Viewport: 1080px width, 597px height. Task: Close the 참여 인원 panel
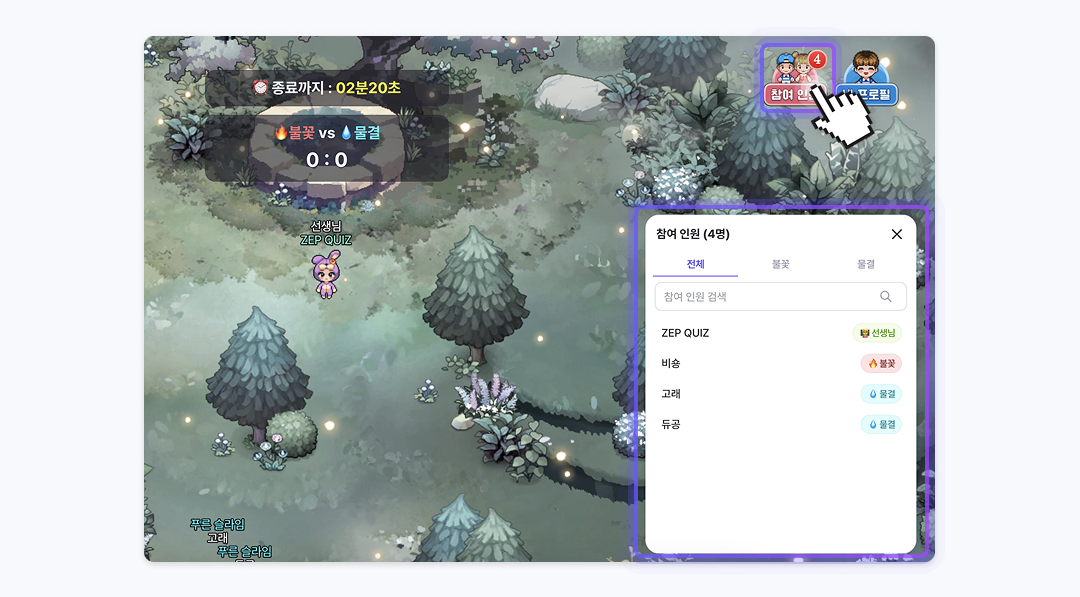pos(896,234)
